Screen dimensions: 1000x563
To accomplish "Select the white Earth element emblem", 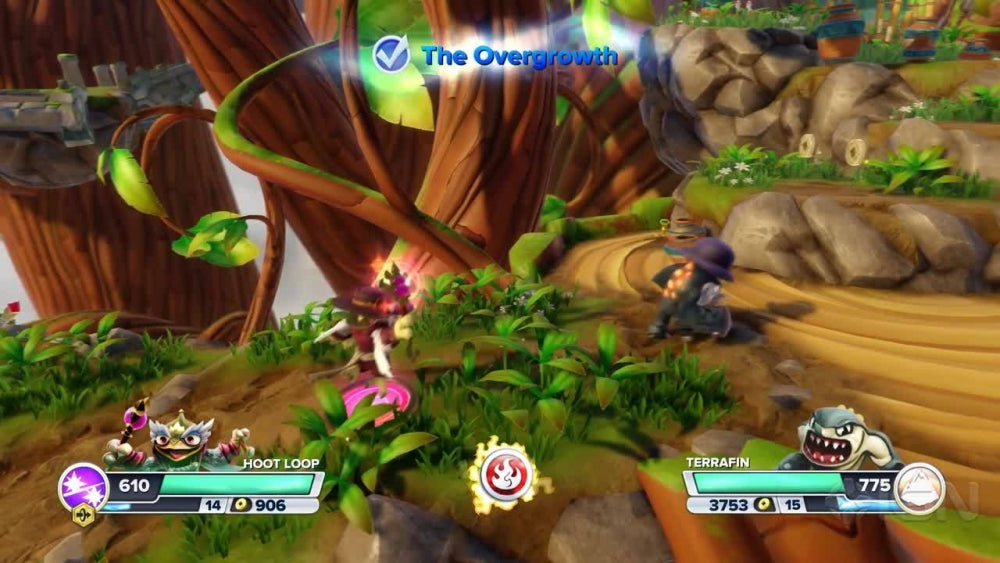I will [919, 487].
